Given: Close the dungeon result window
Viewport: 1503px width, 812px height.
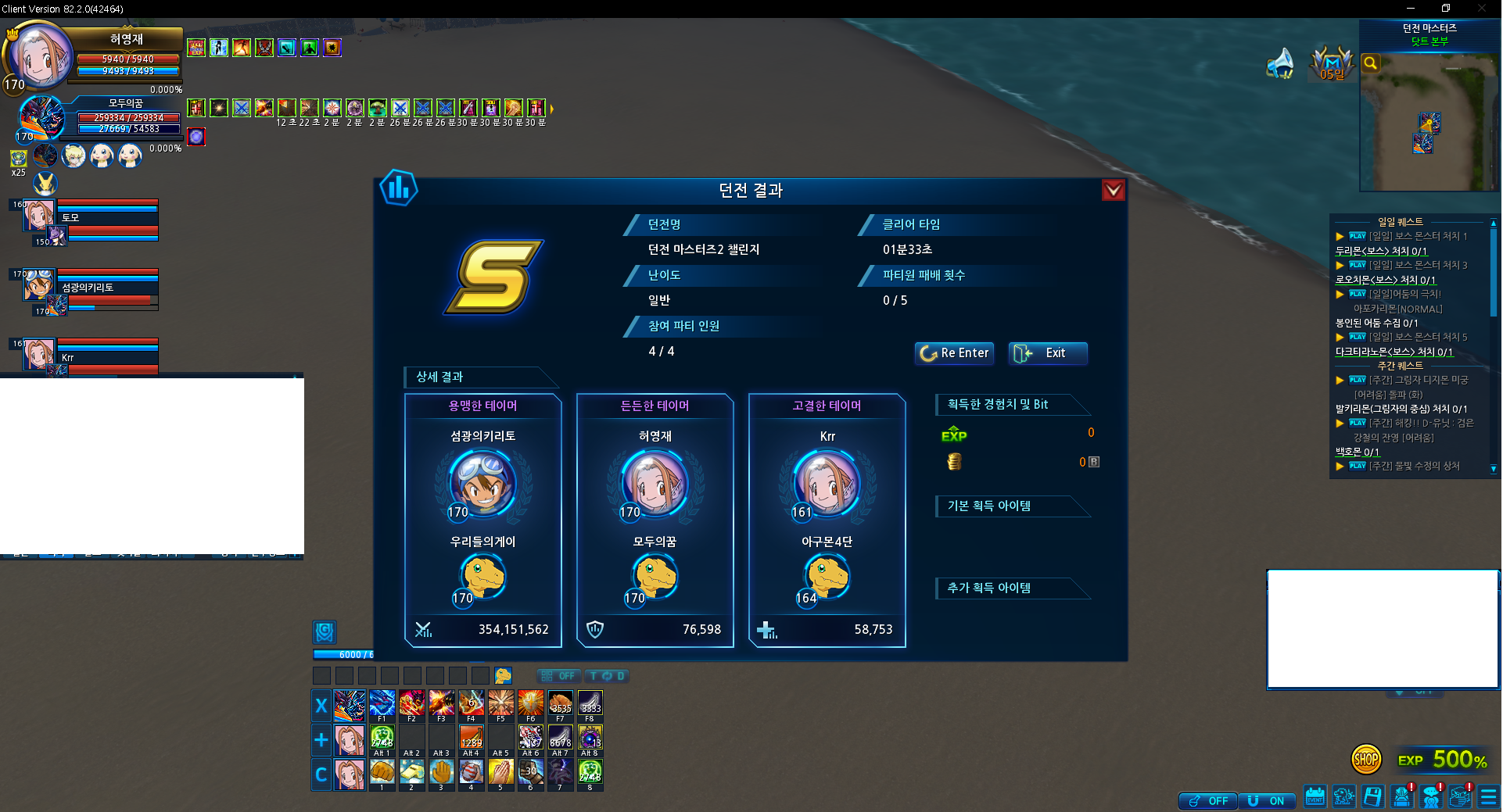Looking at the screenshot, I should coord(1113,190).
